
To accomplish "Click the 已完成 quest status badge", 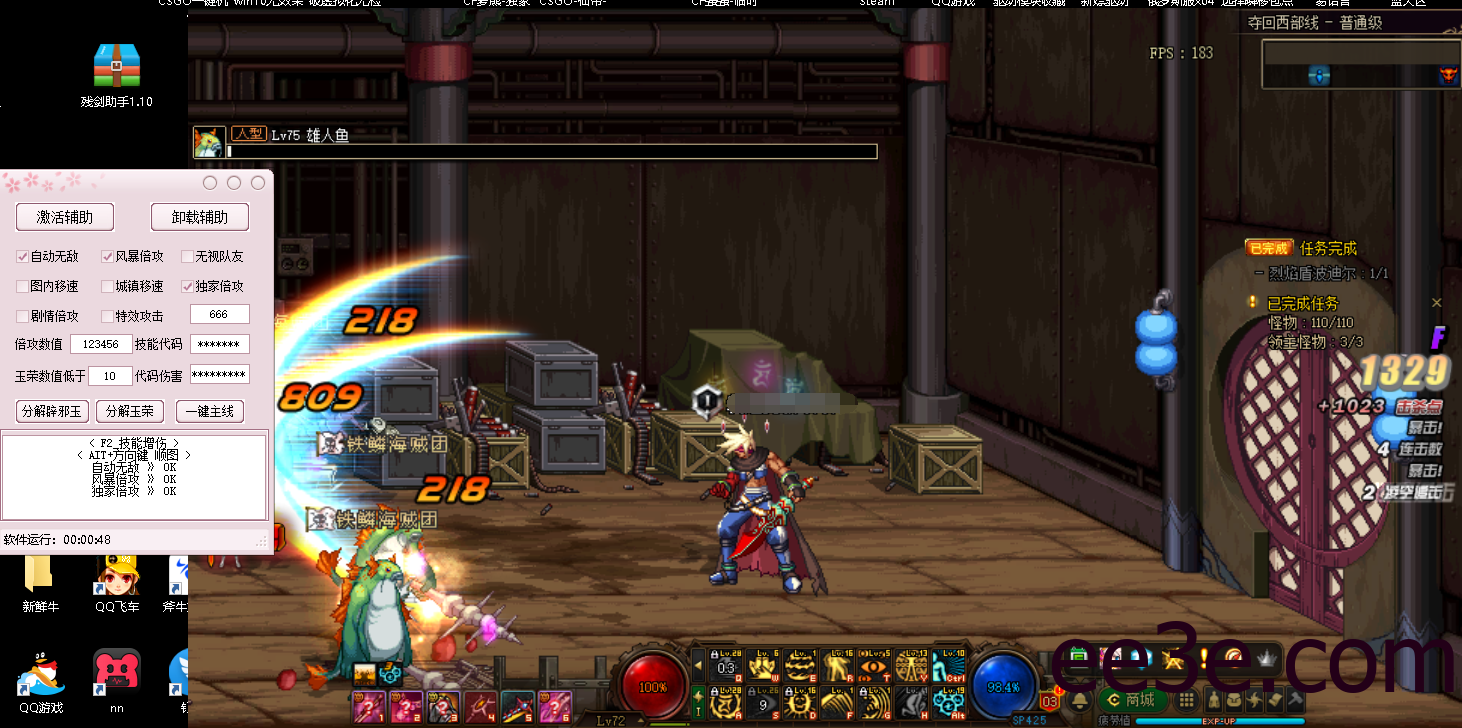I will 1269,248.
